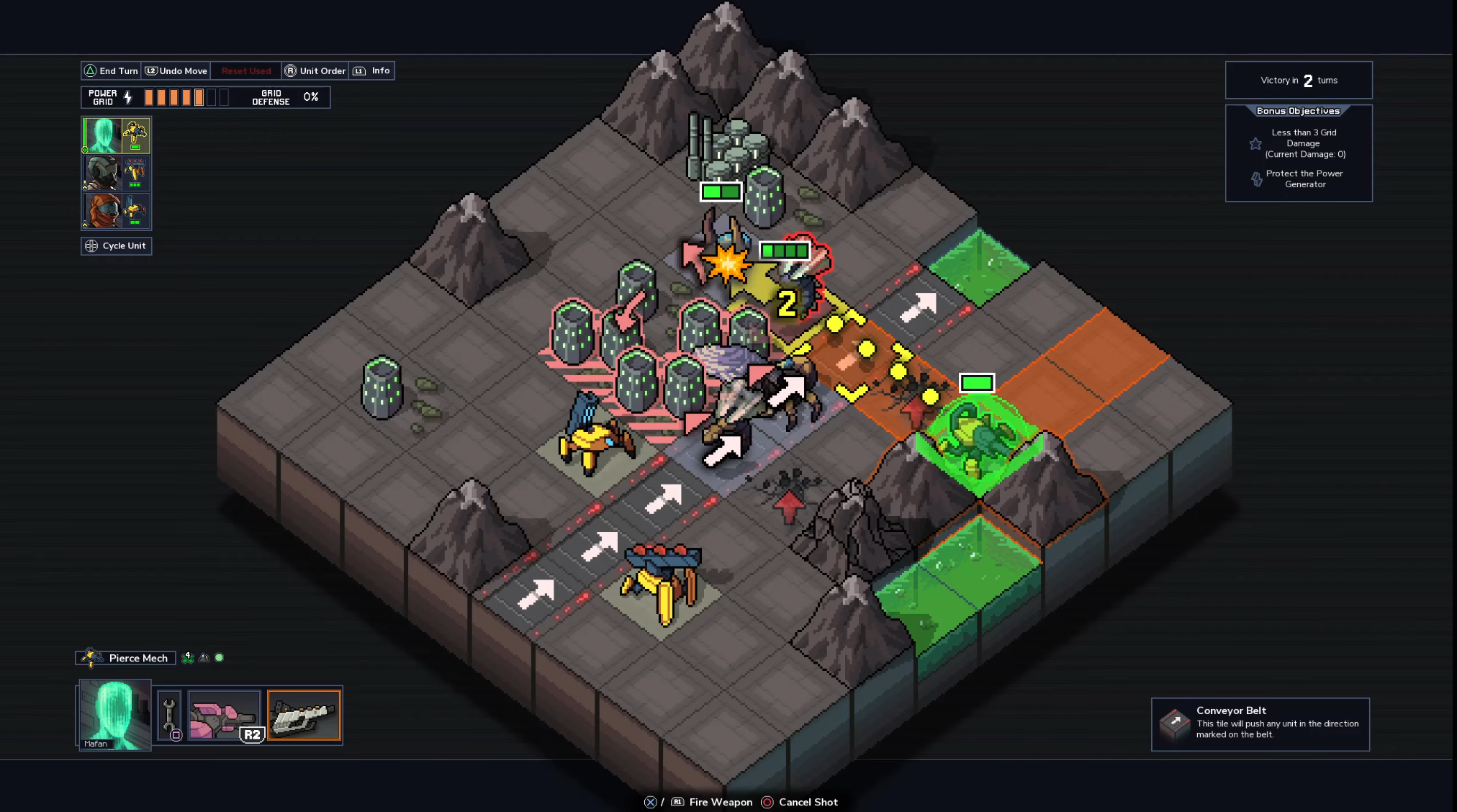The image size is (1457, 812).
Task: Select the green hologram pilot's mech card
Action: pyautogui.click(x=116, y=135)
